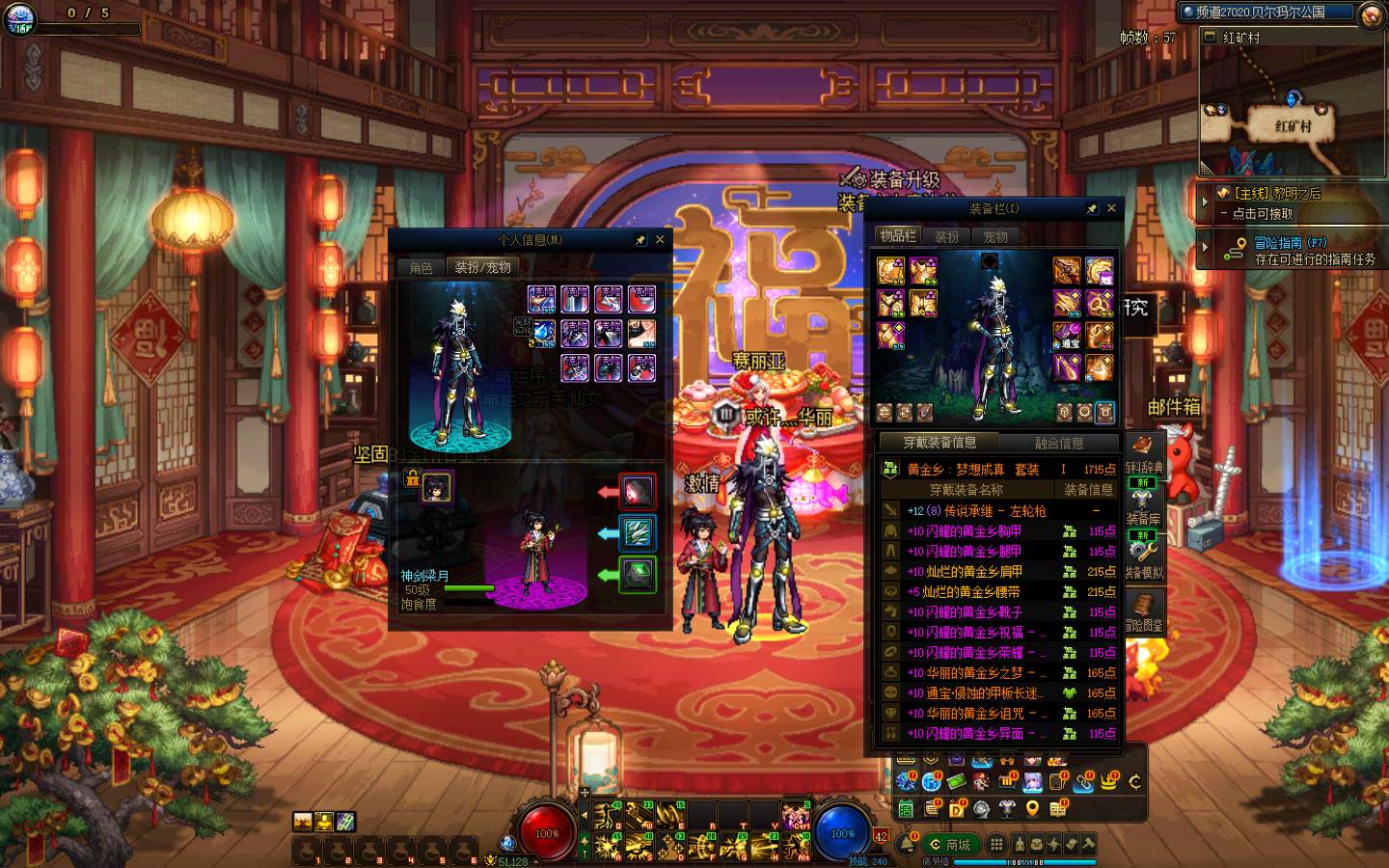This screenshot has height=868, width=1389.
Task: Open the yellow map pin icon
Action: [1032, 809]
